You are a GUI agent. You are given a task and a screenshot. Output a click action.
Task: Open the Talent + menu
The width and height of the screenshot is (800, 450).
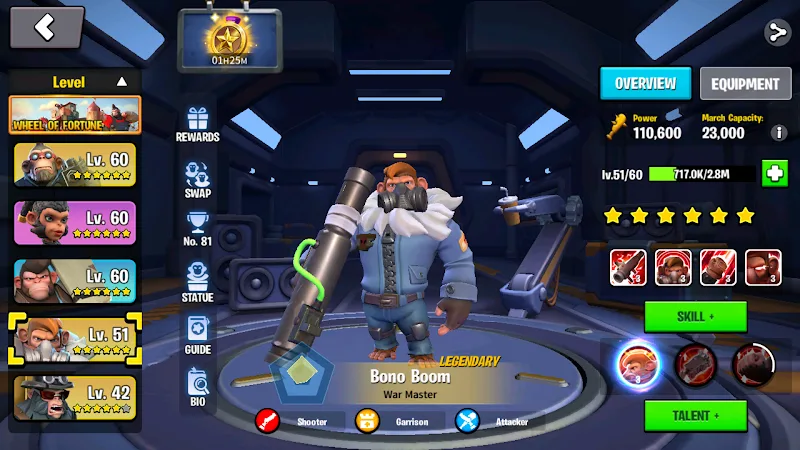click(x=695, y=415)
